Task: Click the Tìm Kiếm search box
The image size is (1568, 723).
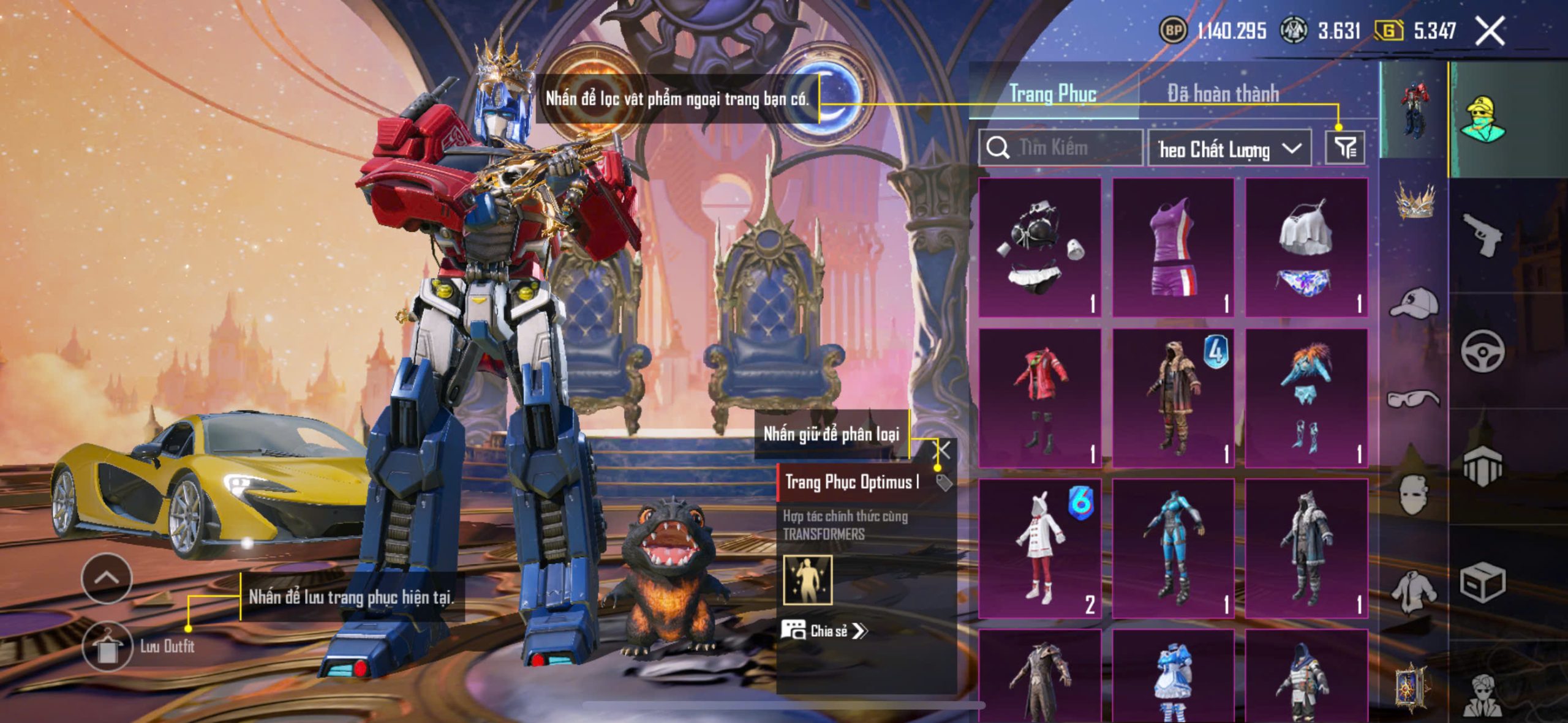Action: pos(1061,148)
